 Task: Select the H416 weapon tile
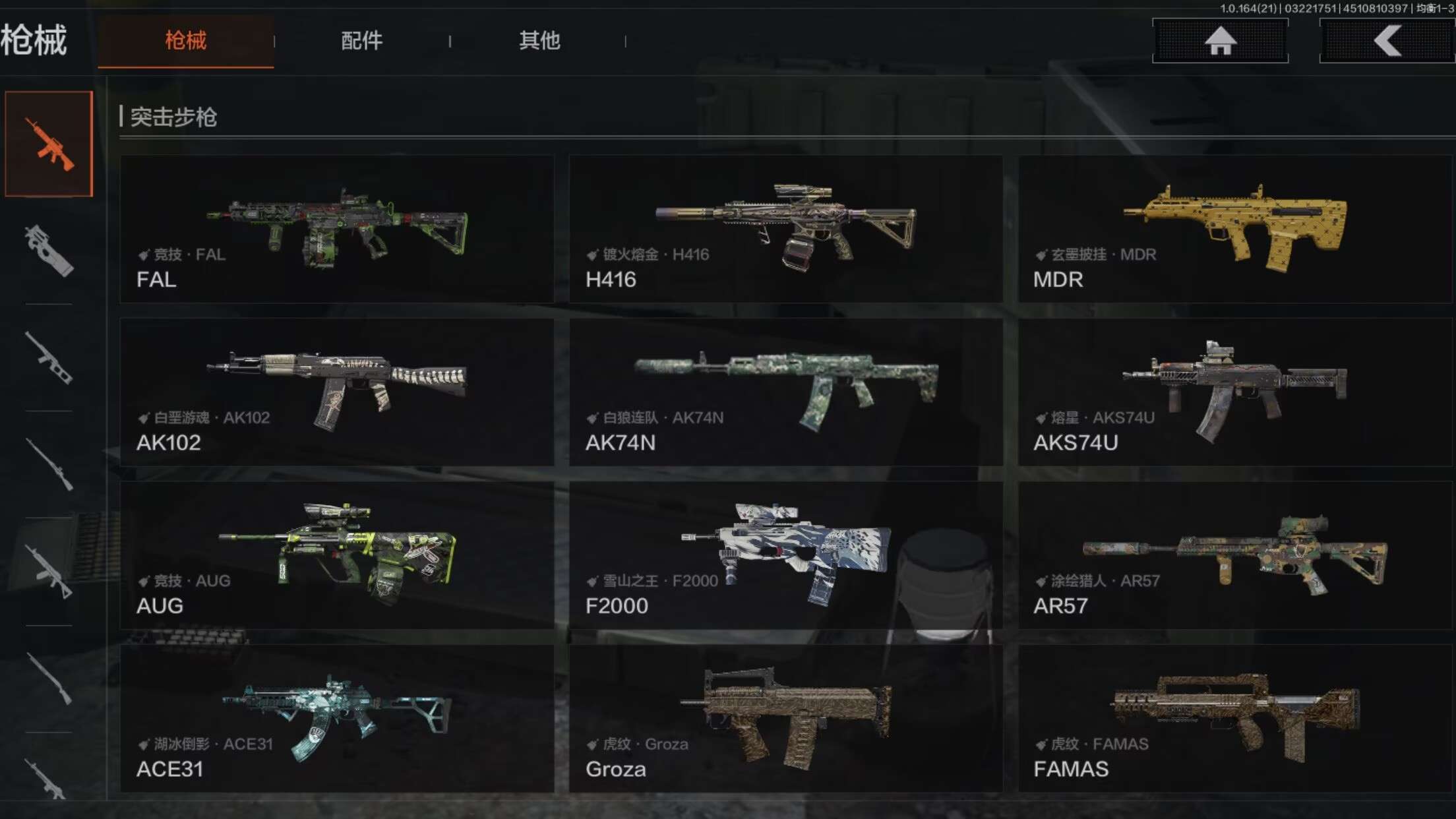785,229
